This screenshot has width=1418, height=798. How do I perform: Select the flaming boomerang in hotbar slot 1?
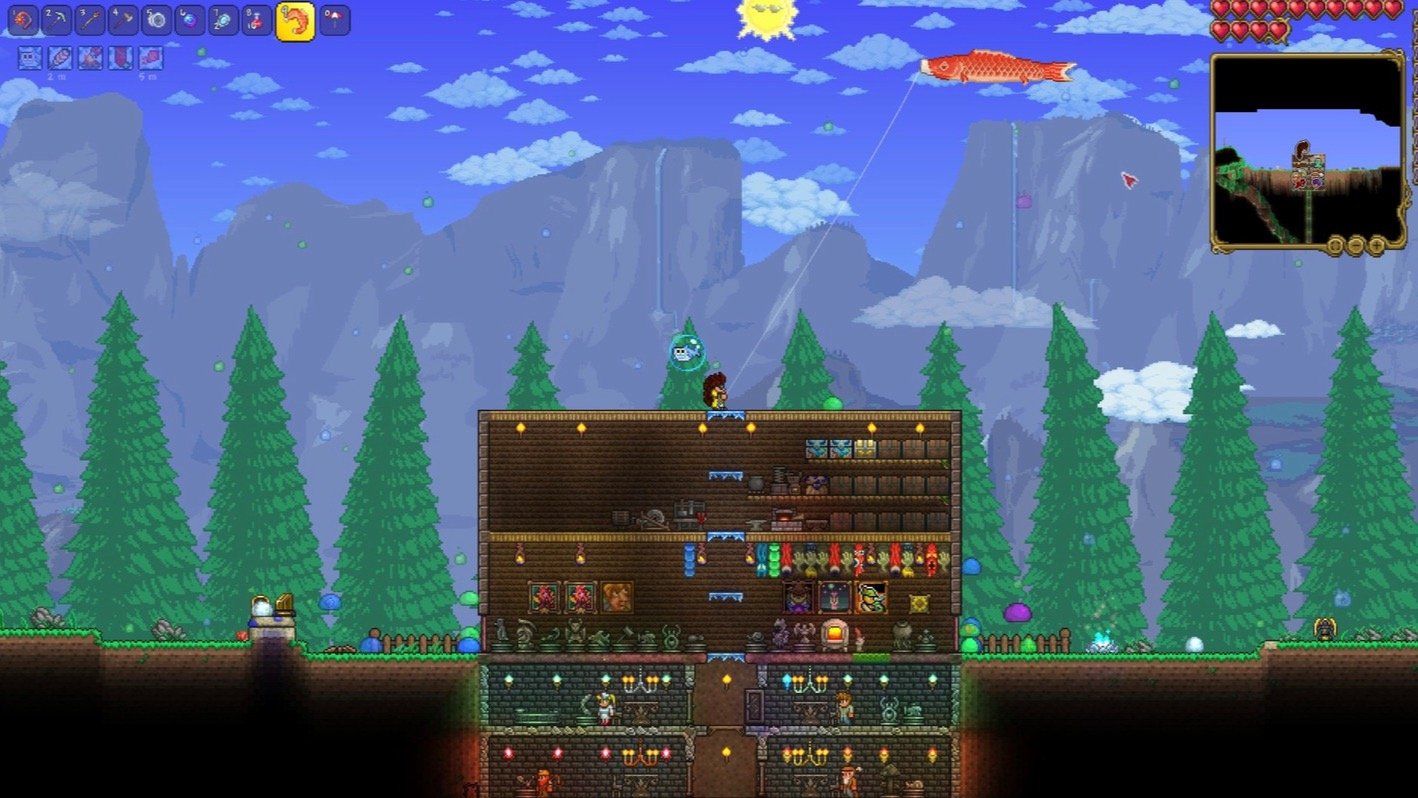pos(22,21)
